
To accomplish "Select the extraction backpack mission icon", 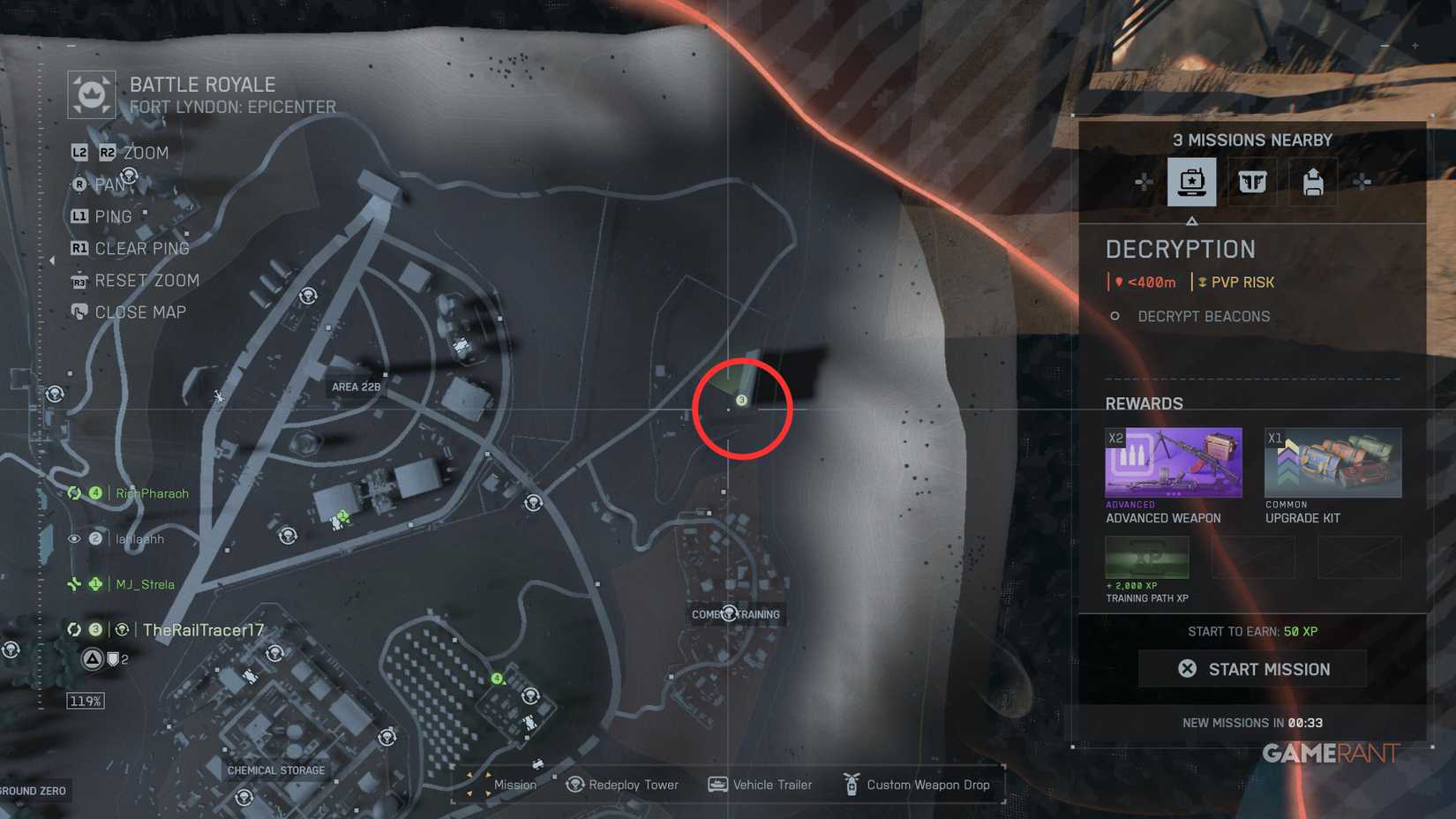I will 1312,181.
